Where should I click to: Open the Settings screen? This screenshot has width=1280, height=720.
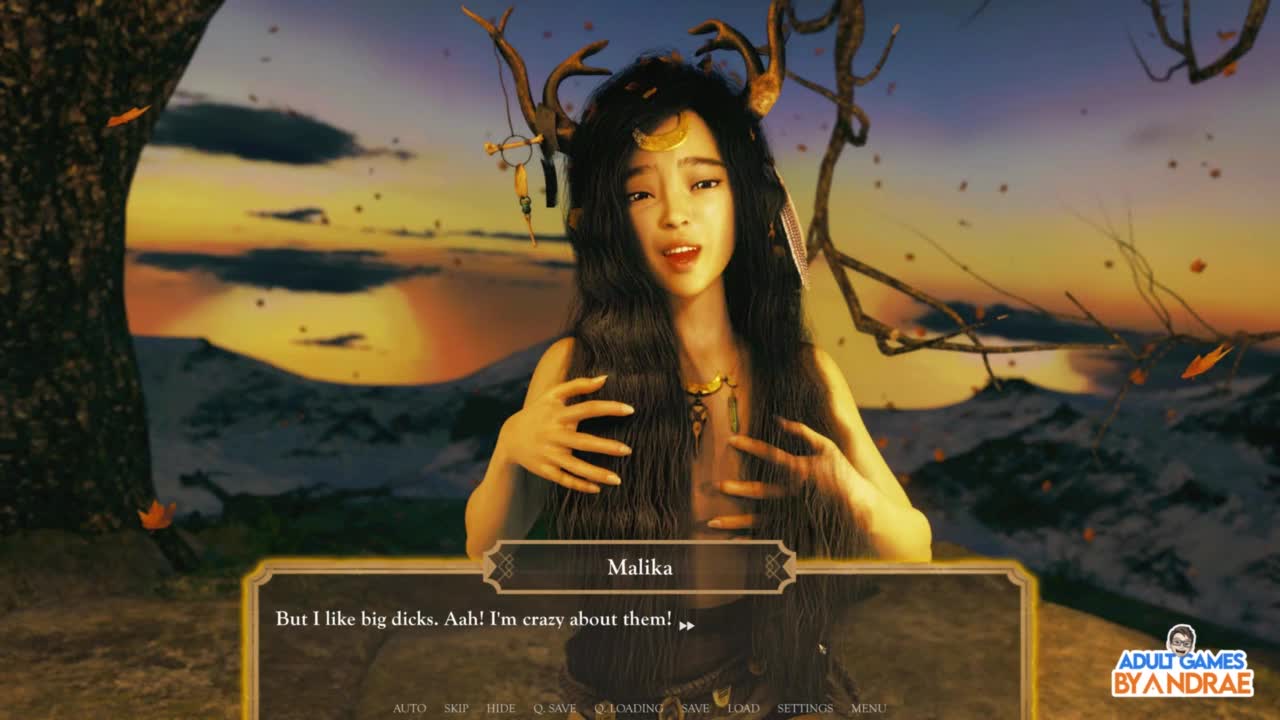(x=805, y=708)
